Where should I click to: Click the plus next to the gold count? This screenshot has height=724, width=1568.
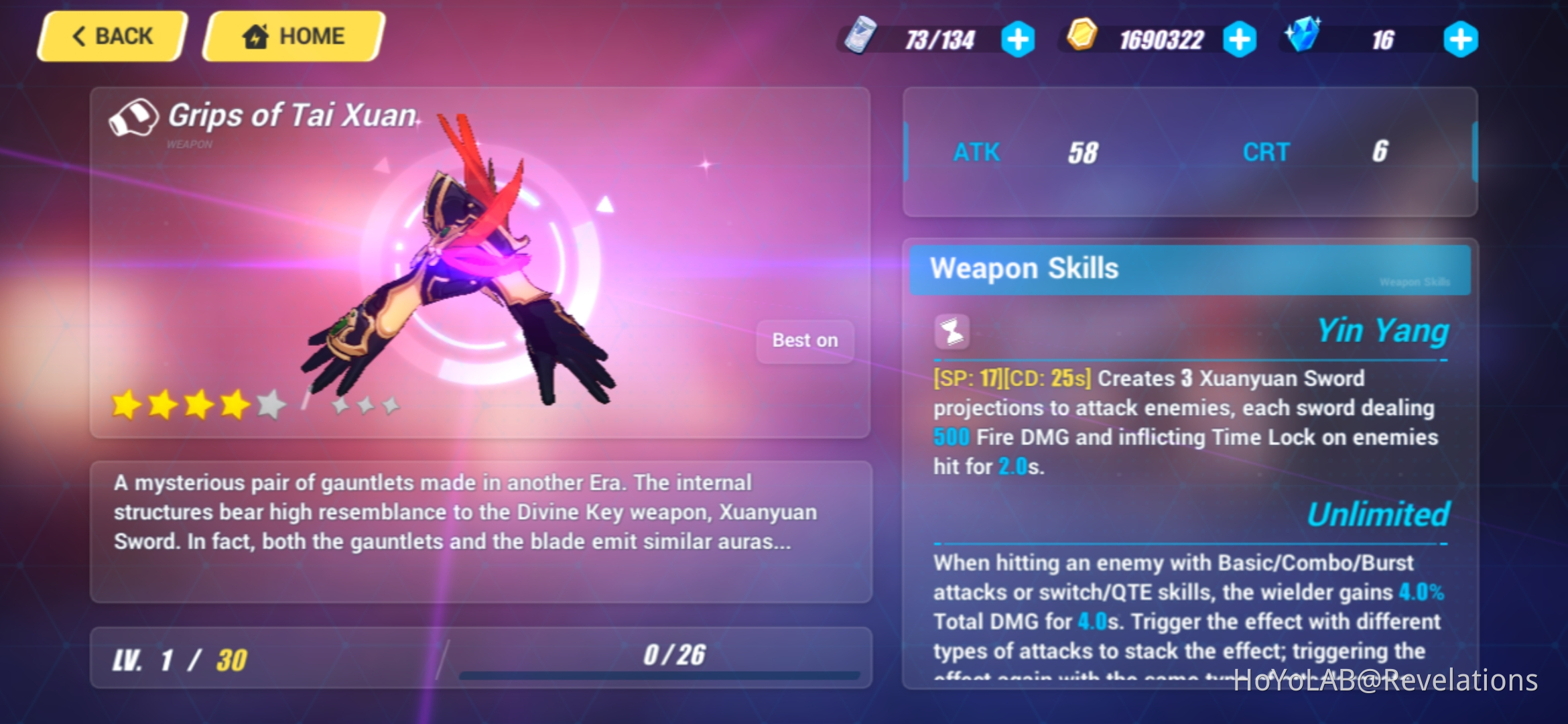1240,38
